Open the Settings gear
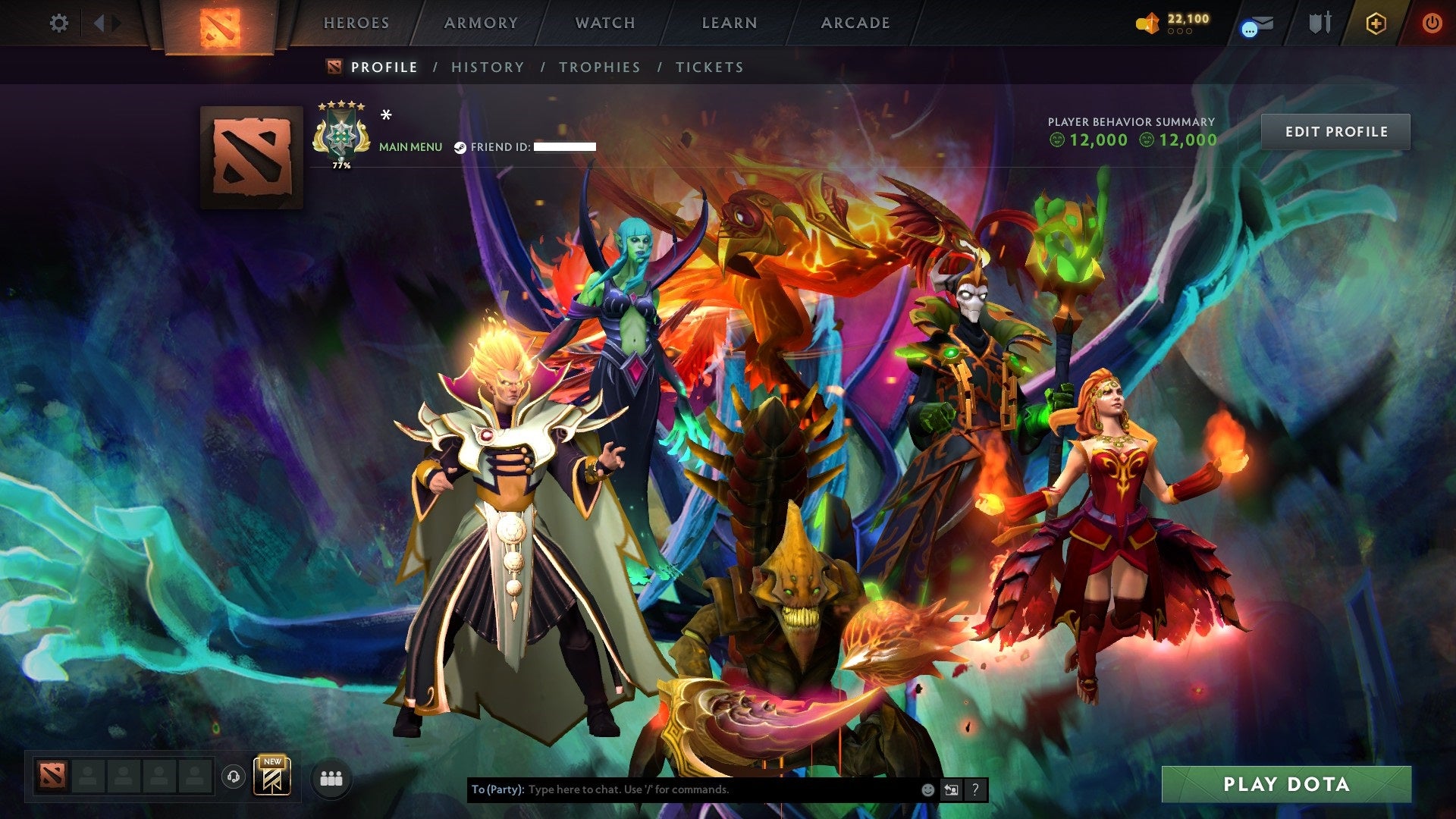This screenshot has width=1456, height=819. pos(59,23)
